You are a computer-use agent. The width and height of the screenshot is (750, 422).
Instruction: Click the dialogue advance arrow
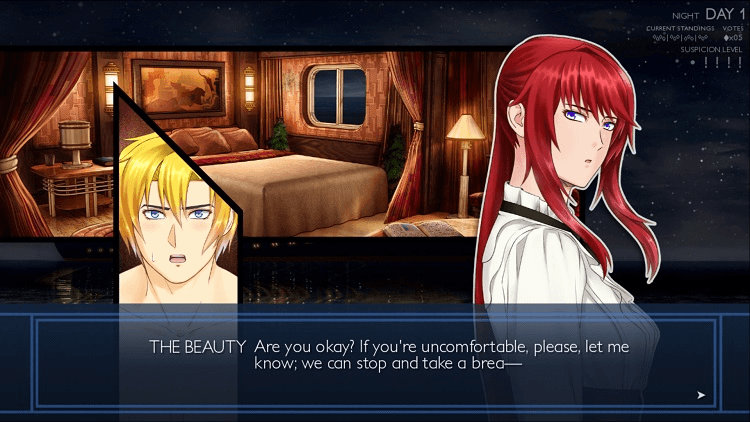point(701,395)
